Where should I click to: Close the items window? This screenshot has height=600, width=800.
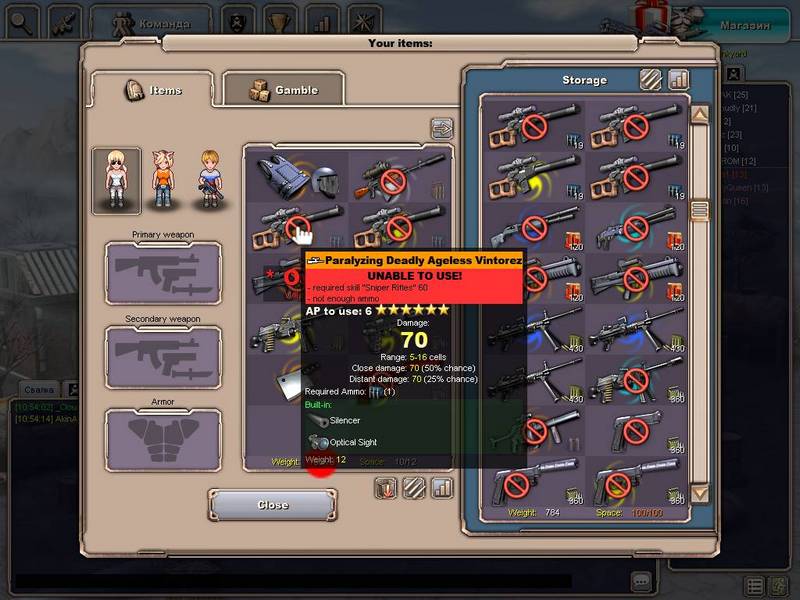click(272, 505)
